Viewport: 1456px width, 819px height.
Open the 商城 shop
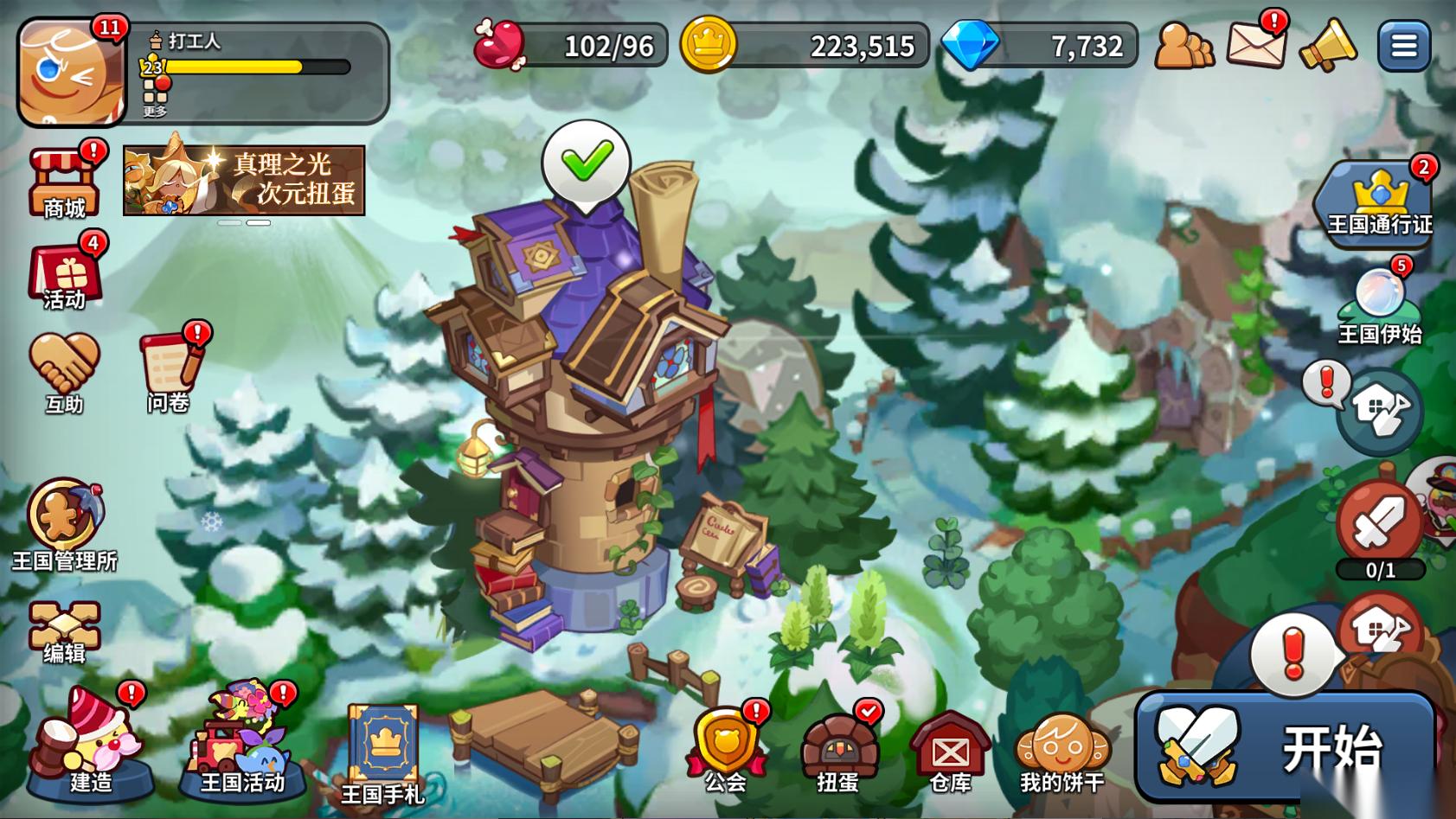tap(65, 183)
